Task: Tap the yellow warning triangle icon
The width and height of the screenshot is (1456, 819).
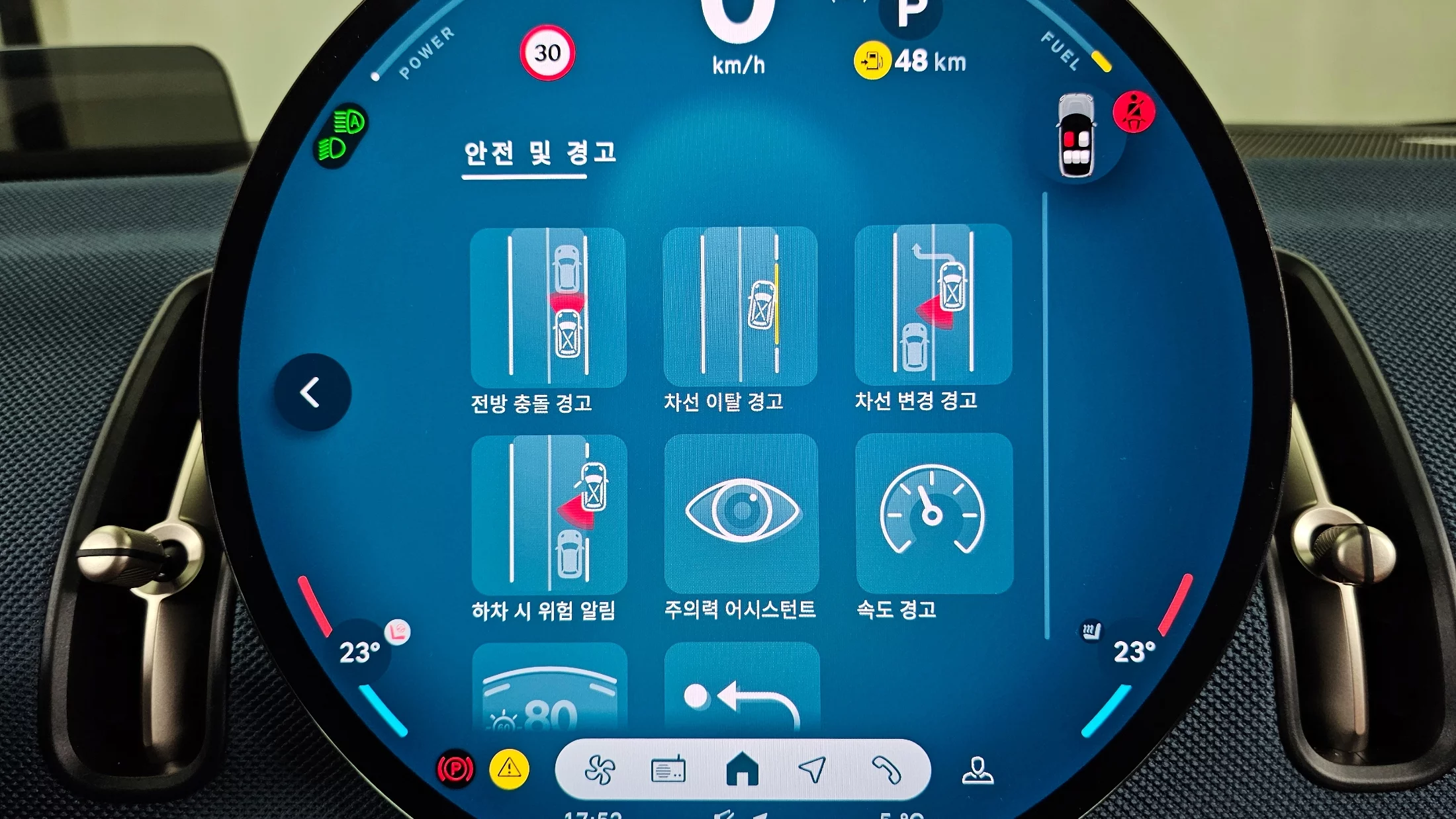Action: point(509,769)
